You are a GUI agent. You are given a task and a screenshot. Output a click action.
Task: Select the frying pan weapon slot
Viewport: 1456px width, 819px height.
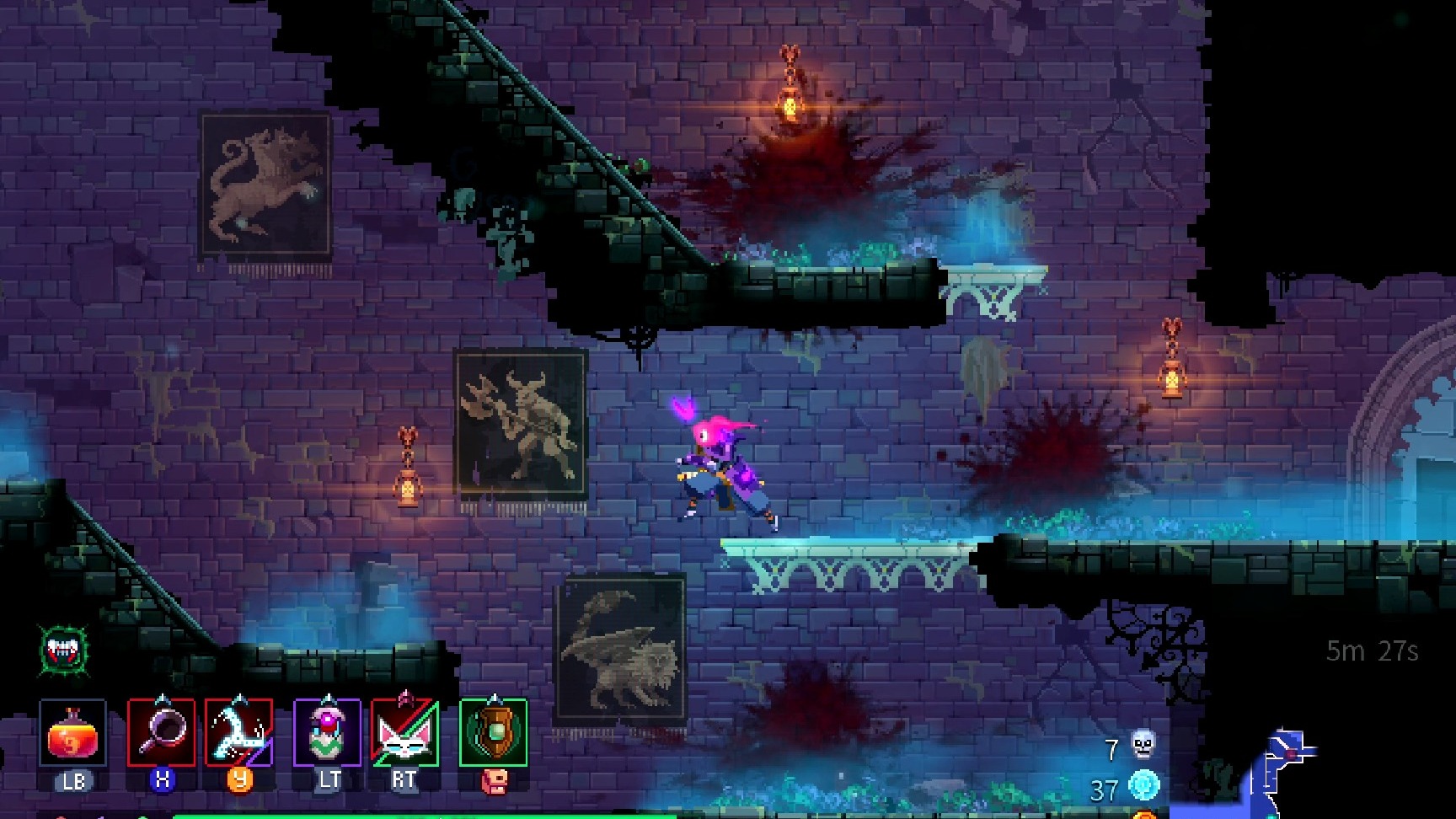(161, 732)
